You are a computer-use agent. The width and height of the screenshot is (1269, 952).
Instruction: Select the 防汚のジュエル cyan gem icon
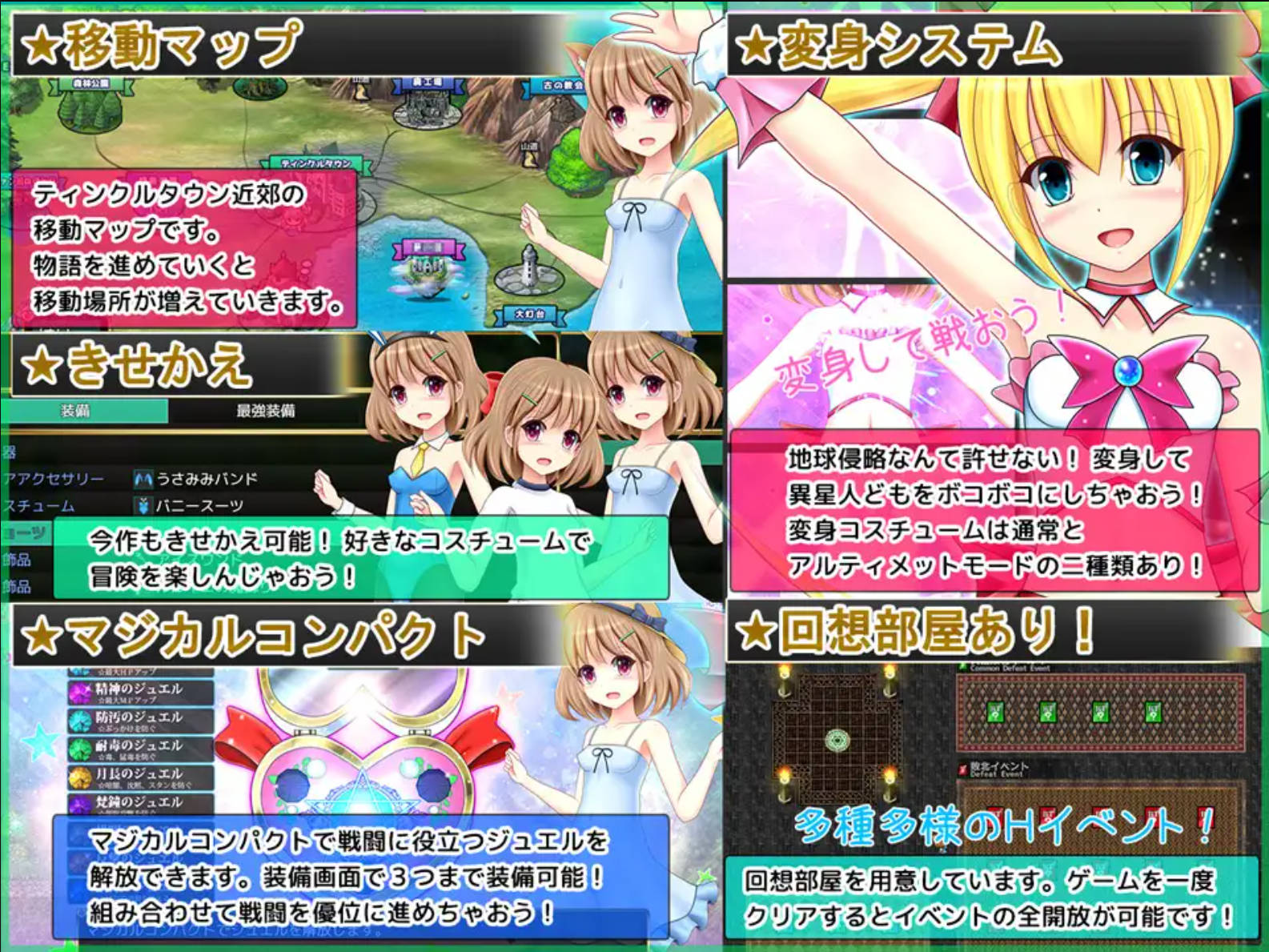tap(79, 721)
